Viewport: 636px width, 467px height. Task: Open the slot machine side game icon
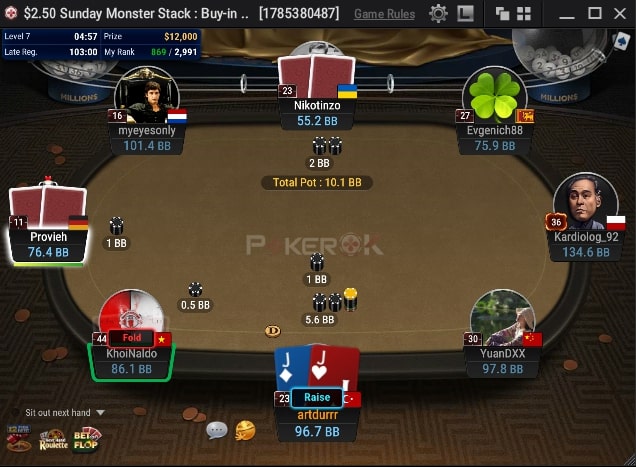(18, 438)
